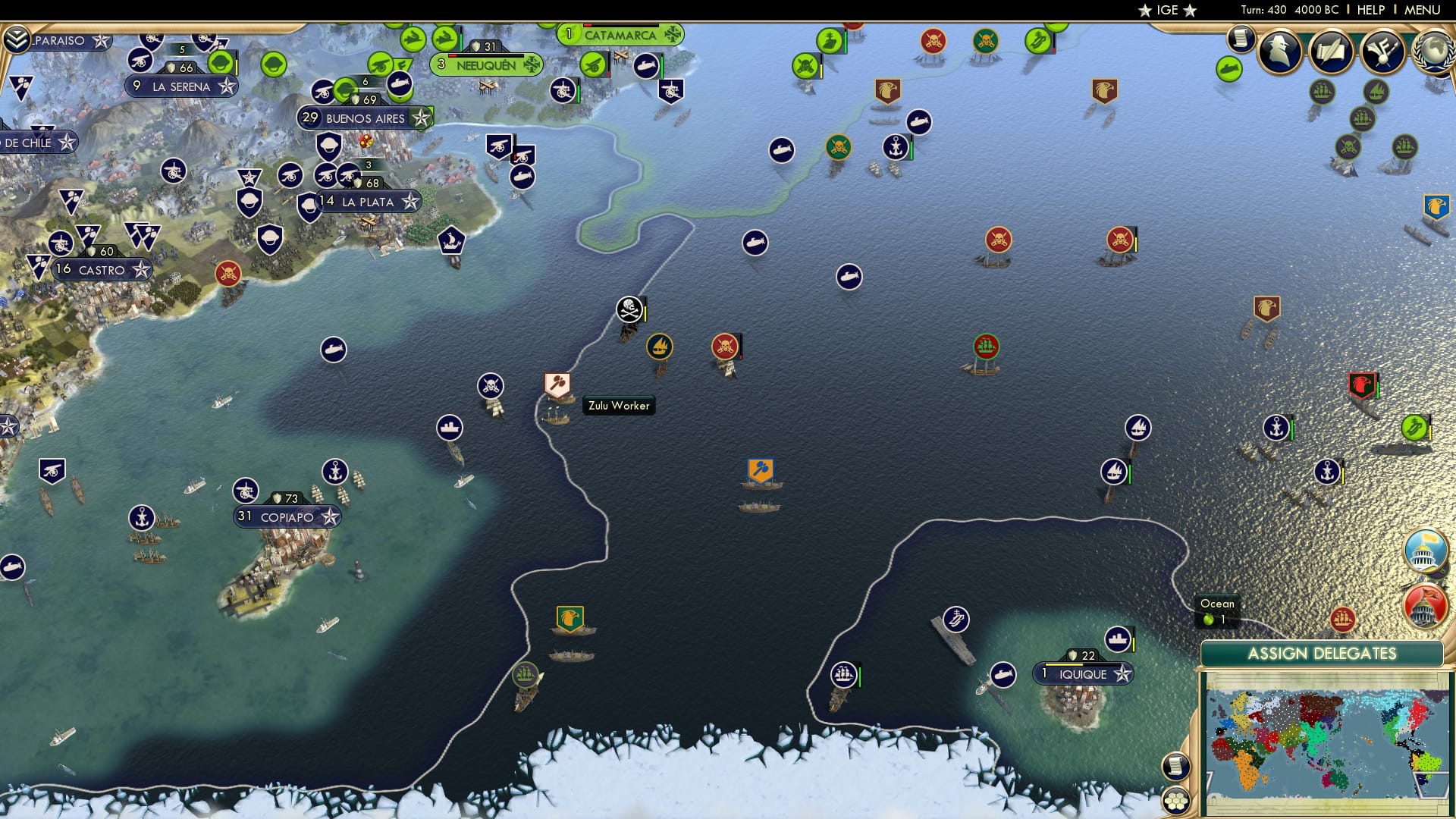1456x819 pixels.
Task: Open the Culture overview music-note icon
Action: (x=1382, y=51)
